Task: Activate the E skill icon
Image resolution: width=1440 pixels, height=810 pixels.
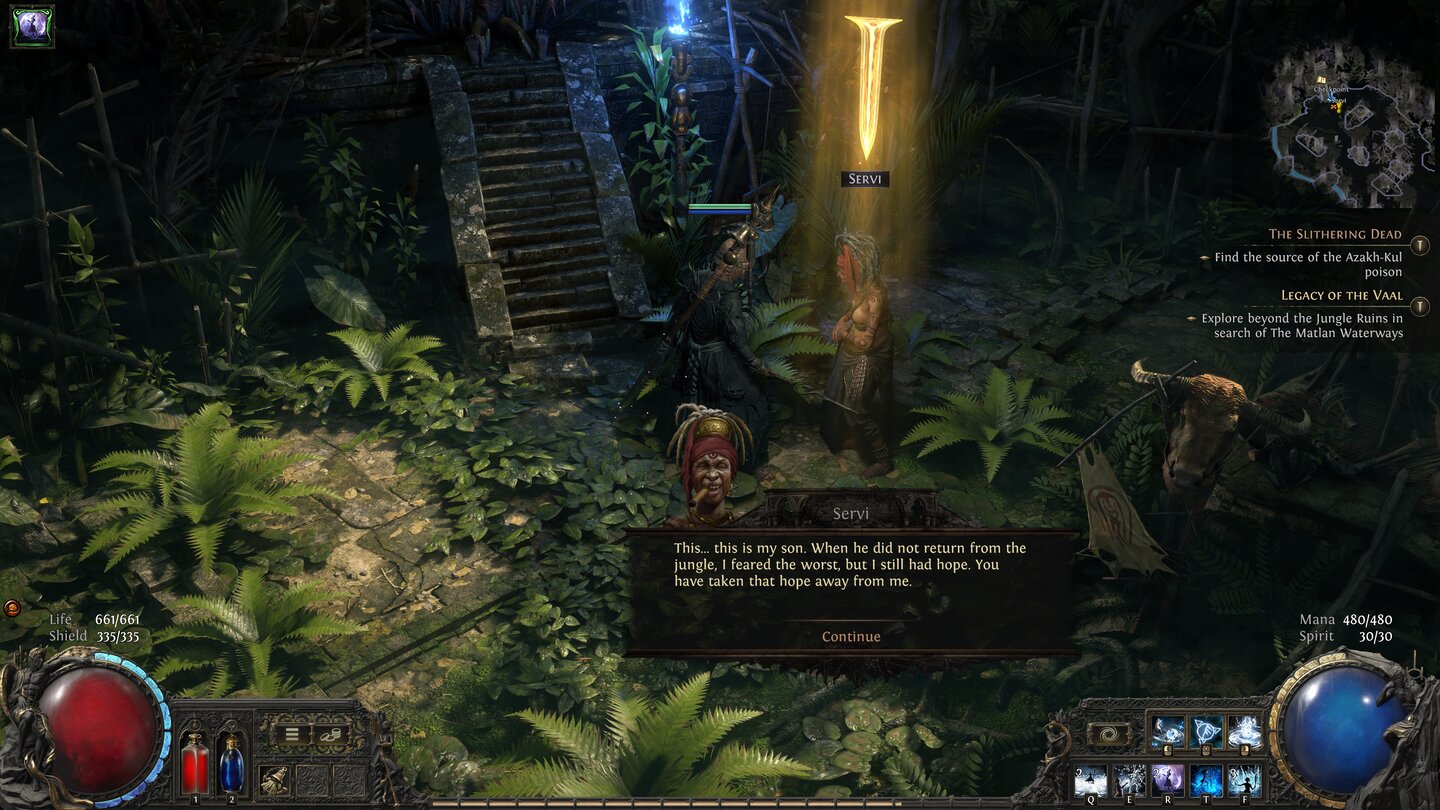Action: (1129, 778)
